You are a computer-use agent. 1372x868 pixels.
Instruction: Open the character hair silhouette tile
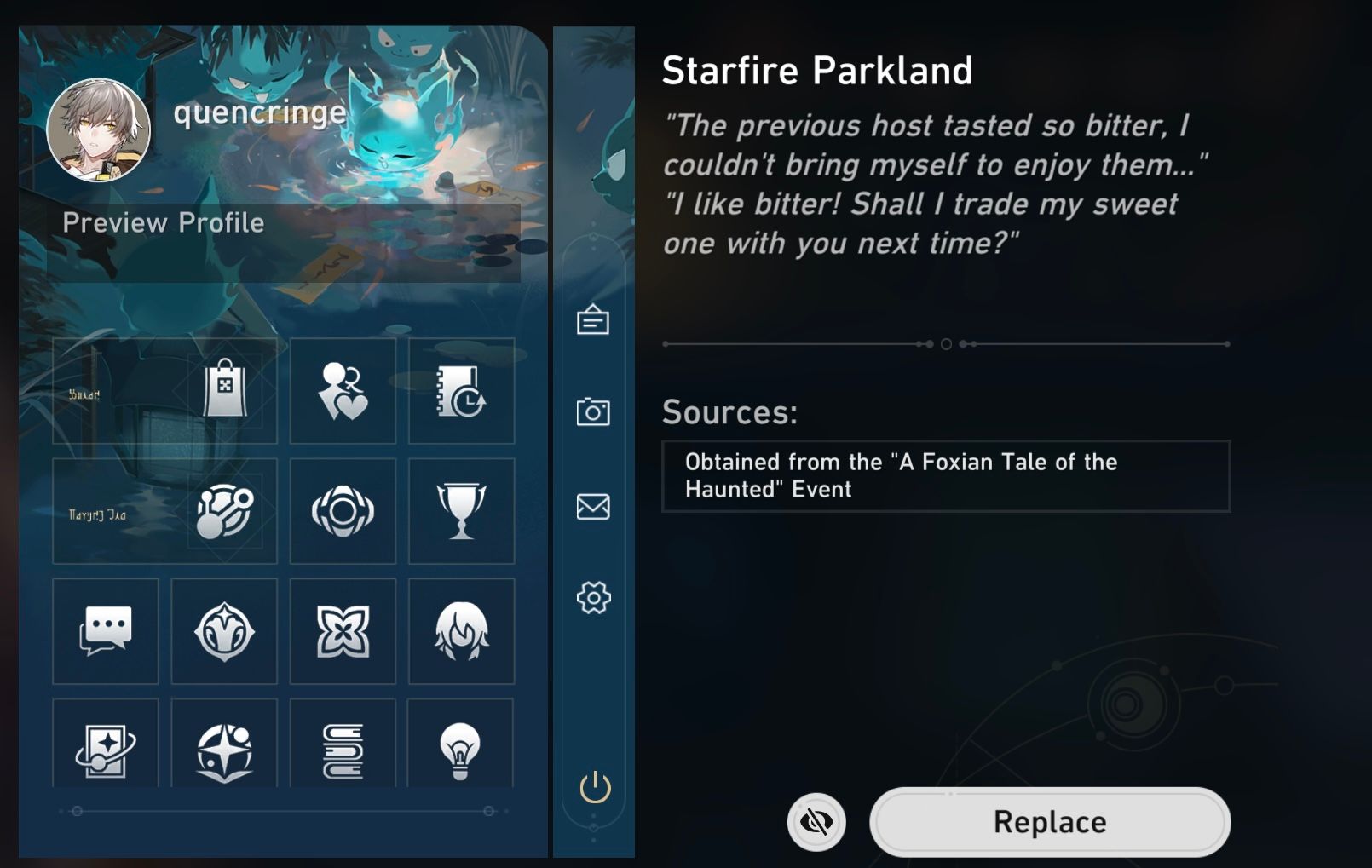461,631
